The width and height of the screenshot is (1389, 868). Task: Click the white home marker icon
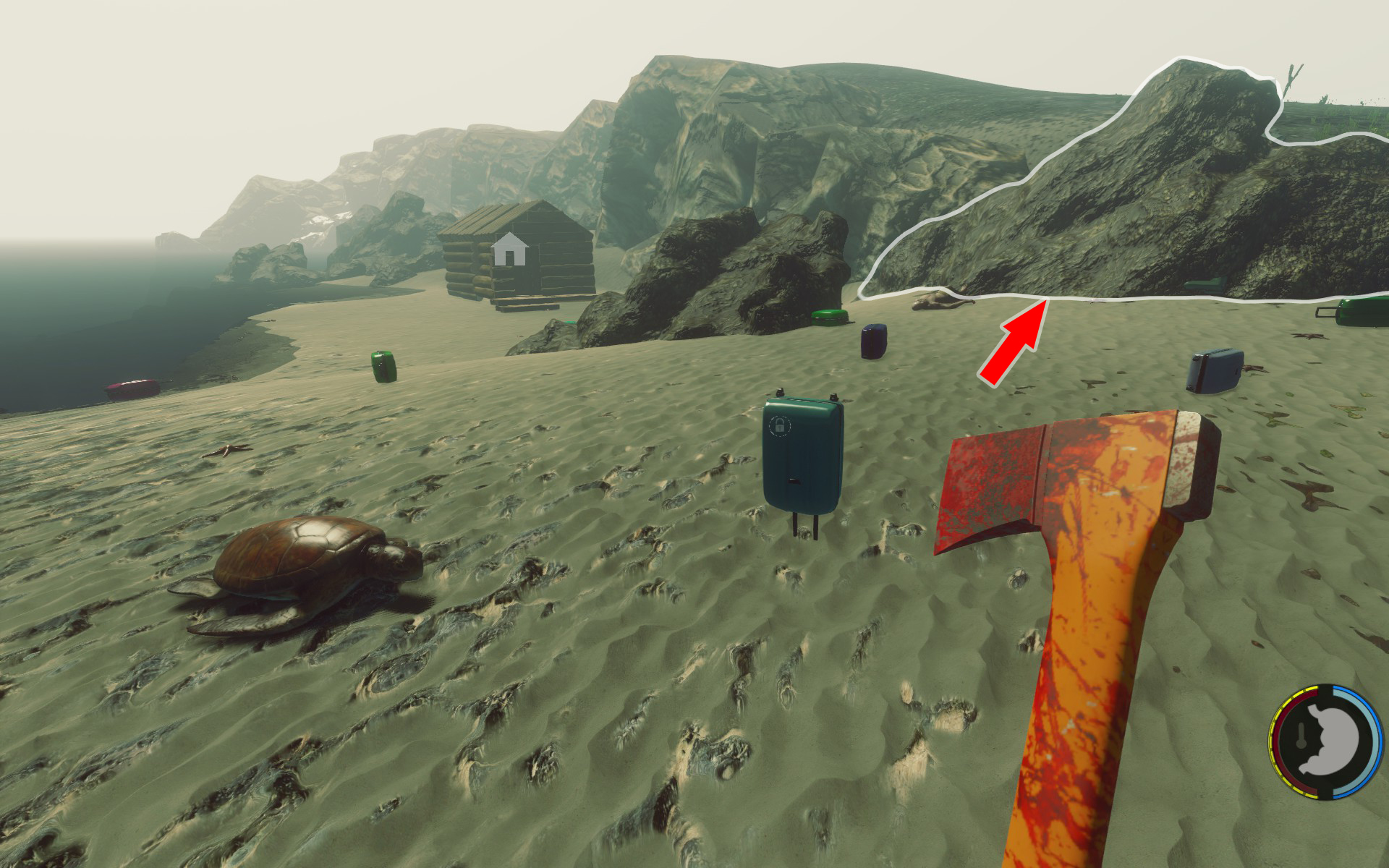[x=509, y=250]
